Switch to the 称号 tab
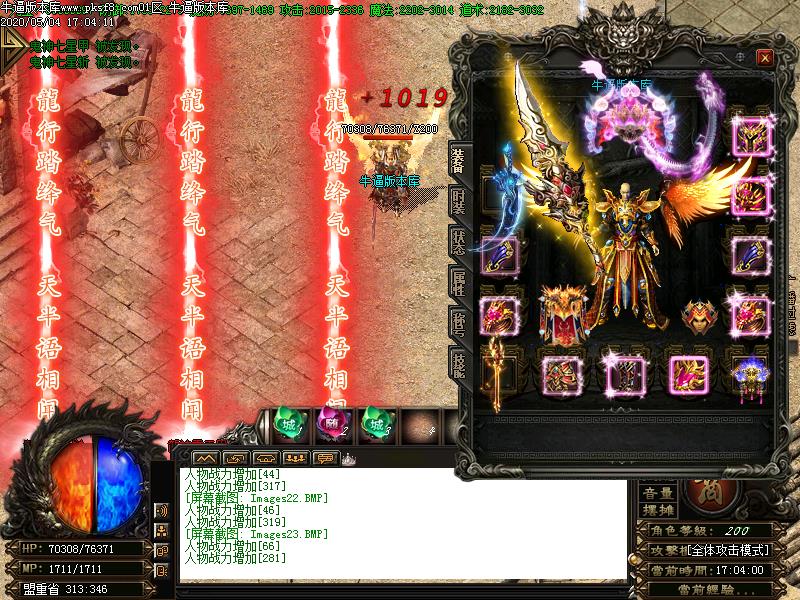Screen dimensions: 800x600 (x=458, y=322)
